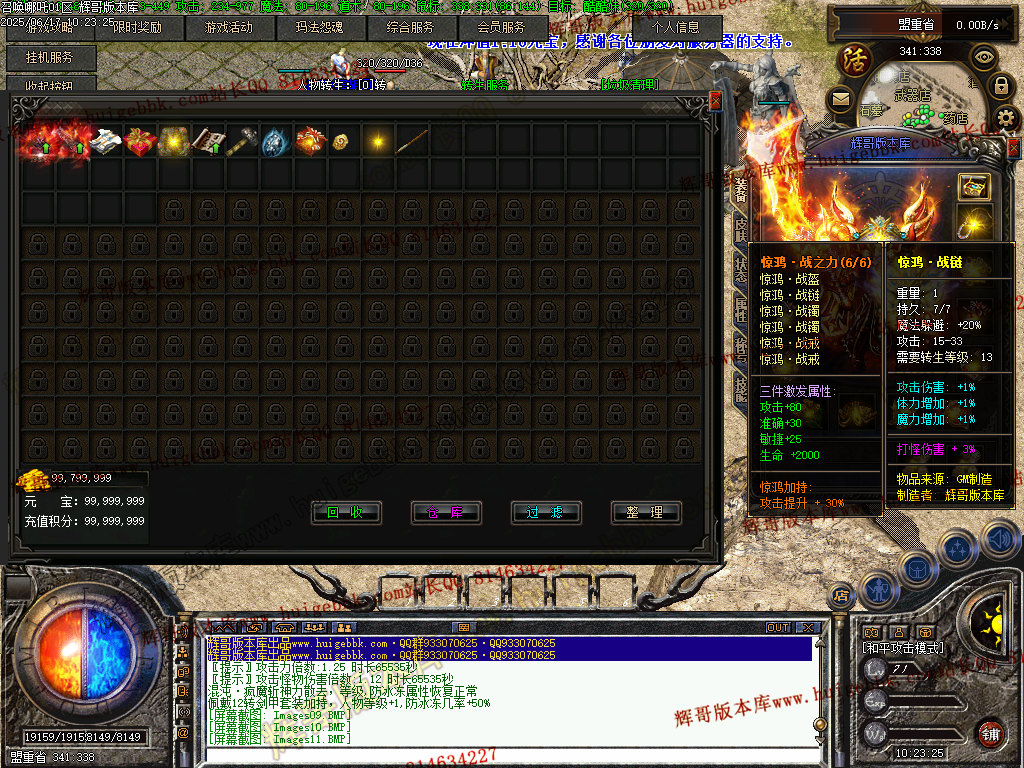
Task: Open the mail envelope icon
Action: click(840, 99)
